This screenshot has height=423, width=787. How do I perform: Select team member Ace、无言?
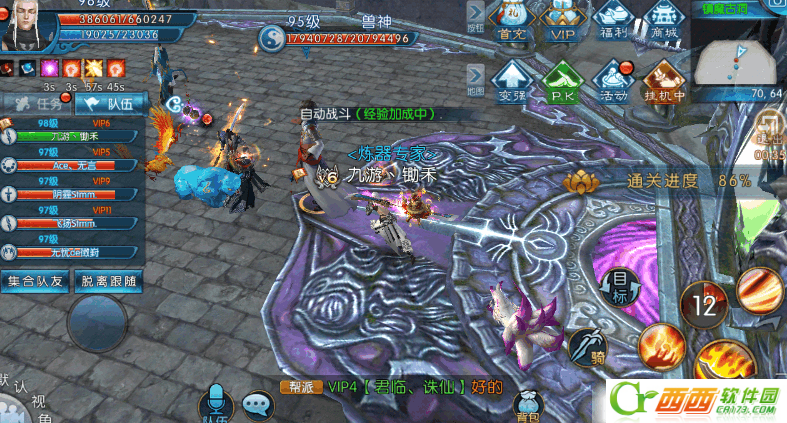click(x=73, y=162)
